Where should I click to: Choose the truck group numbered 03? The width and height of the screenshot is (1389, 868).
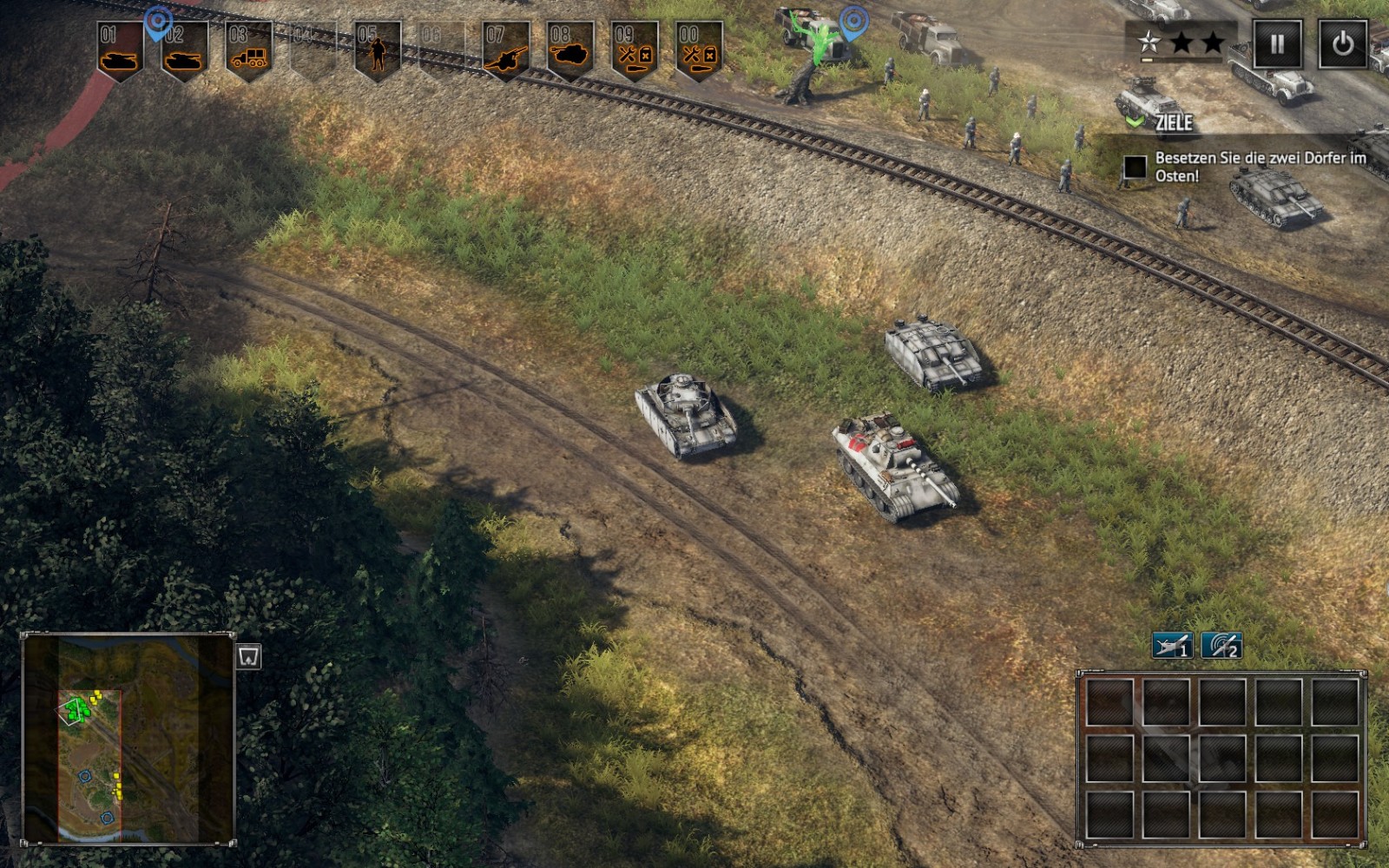point(249,50)
